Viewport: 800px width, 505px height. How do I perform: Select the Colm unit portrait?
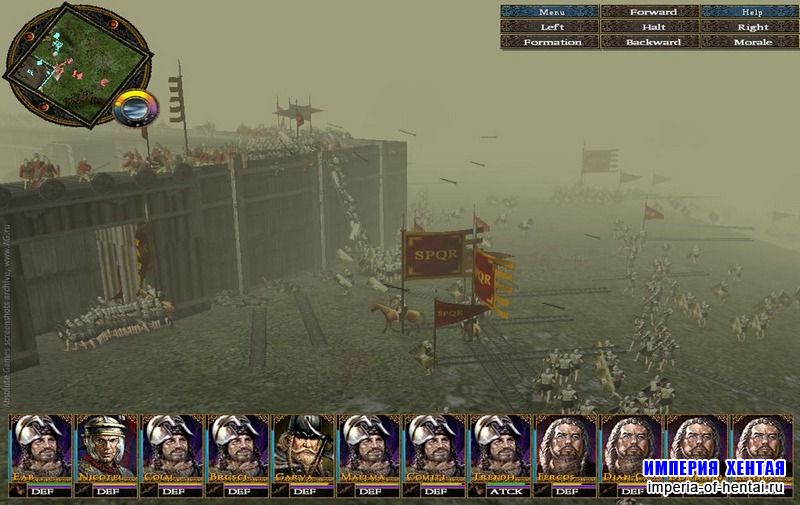pos(173,448)
